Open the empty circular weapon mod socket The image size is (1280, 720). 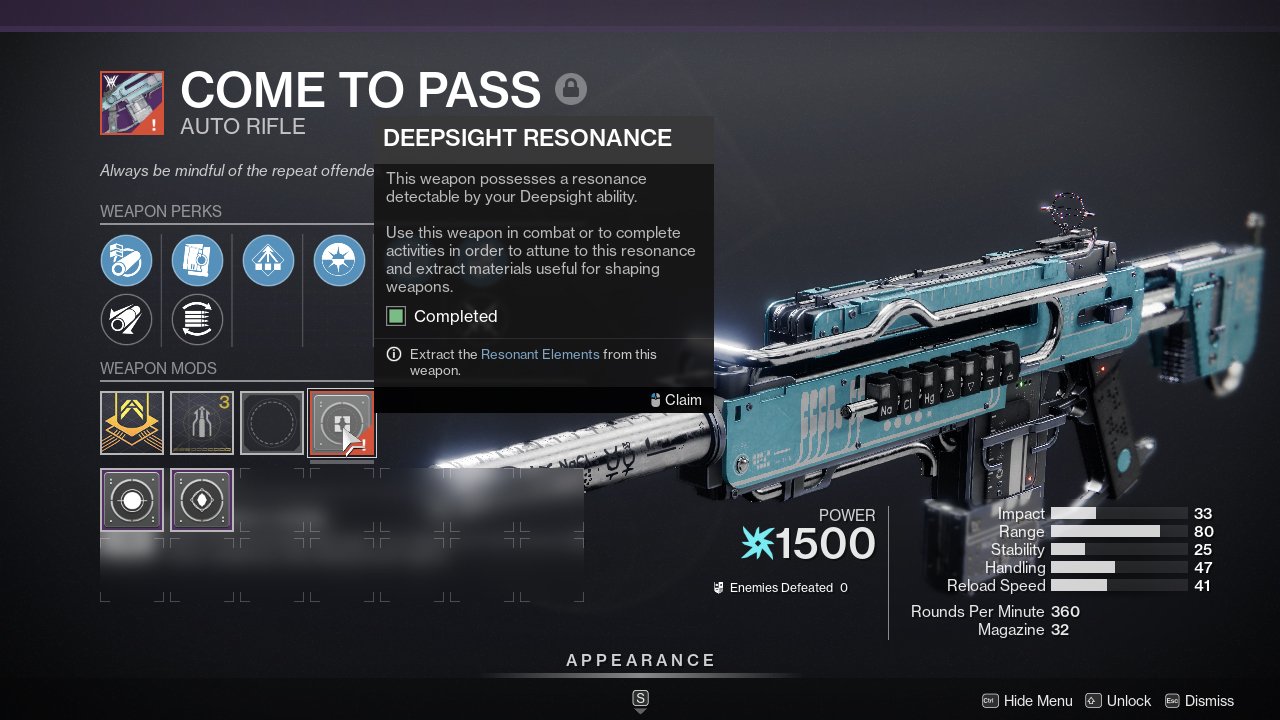tap(272, 422)
